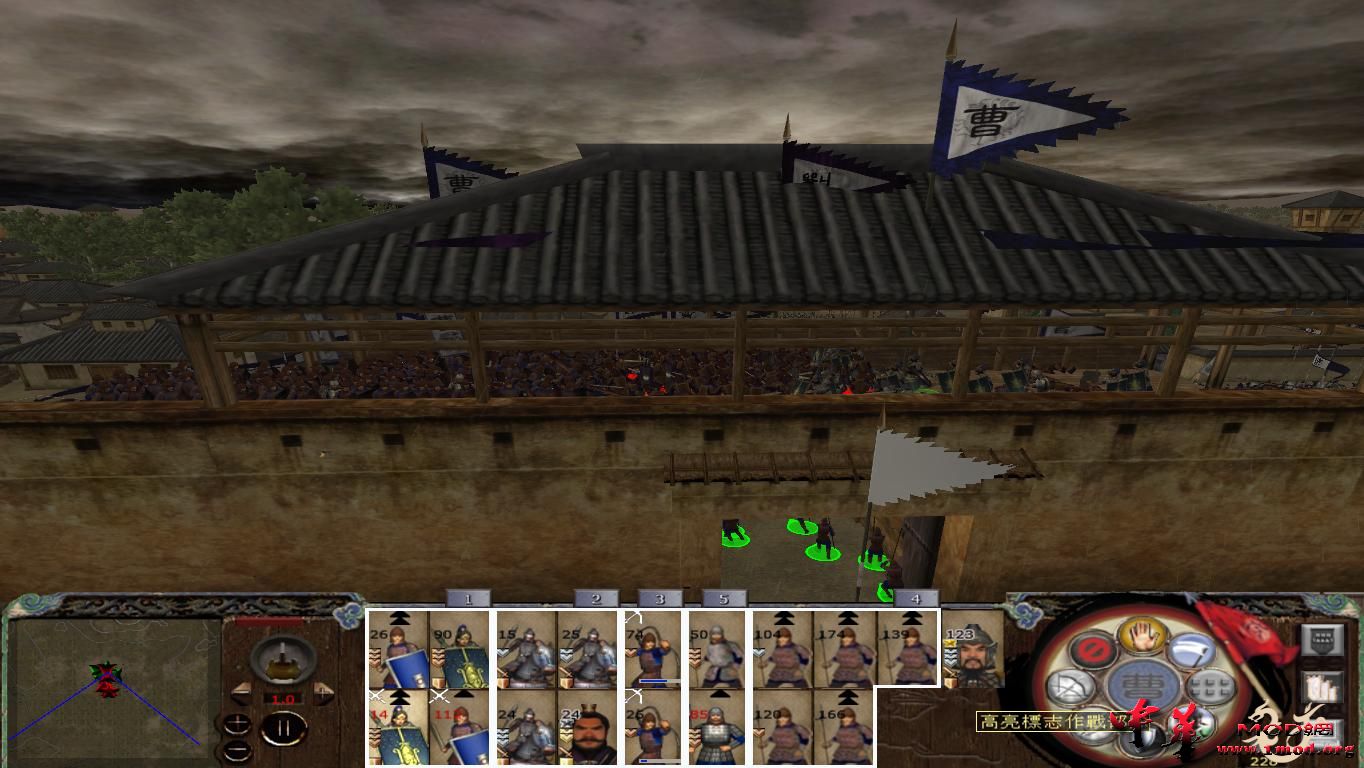
Task: Select the crowned general portrait card showing 24
Action: [x=588, y=729]
